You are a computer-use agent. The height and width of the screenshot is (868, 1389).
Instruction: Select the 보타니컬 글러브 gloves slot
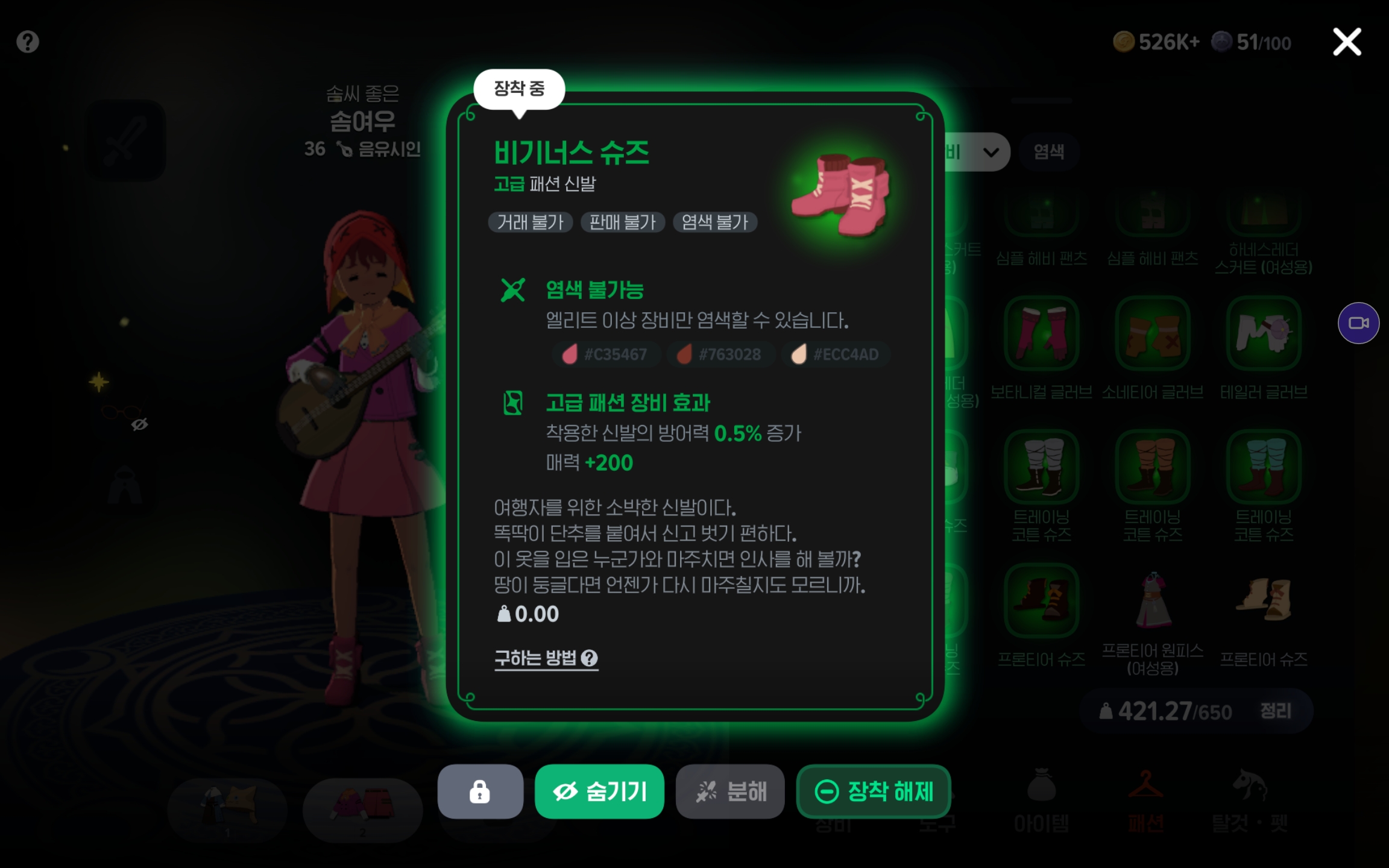click(x=1041, y=333)
